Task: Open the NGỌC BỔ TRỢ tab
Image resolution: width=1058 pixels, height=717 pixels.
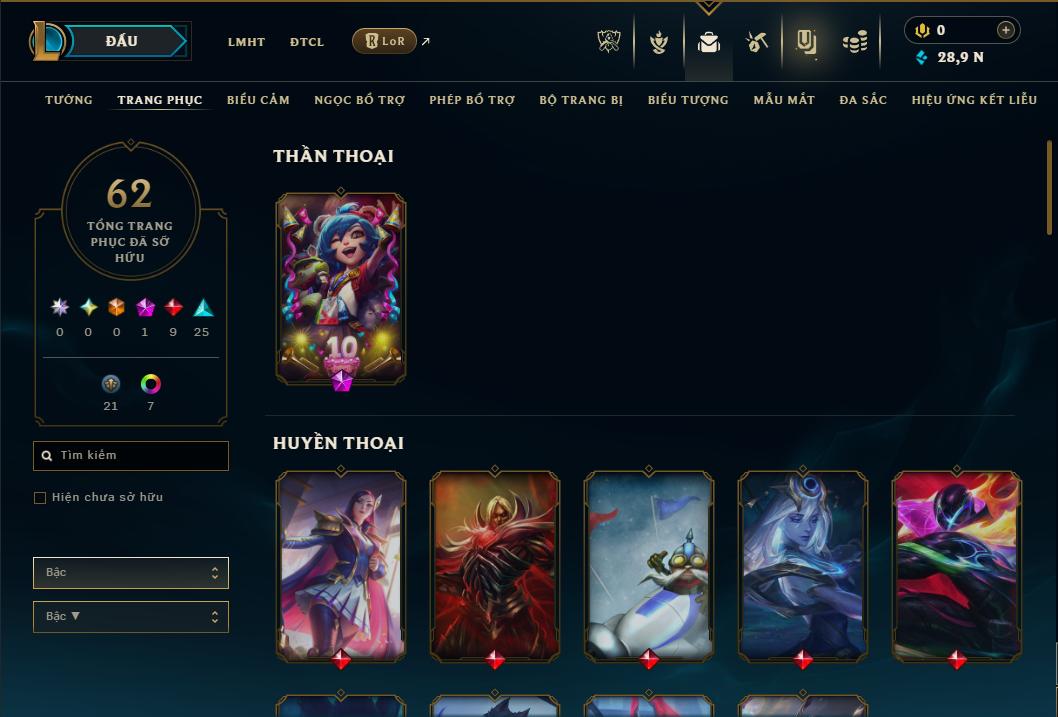Action: (359, 100)
